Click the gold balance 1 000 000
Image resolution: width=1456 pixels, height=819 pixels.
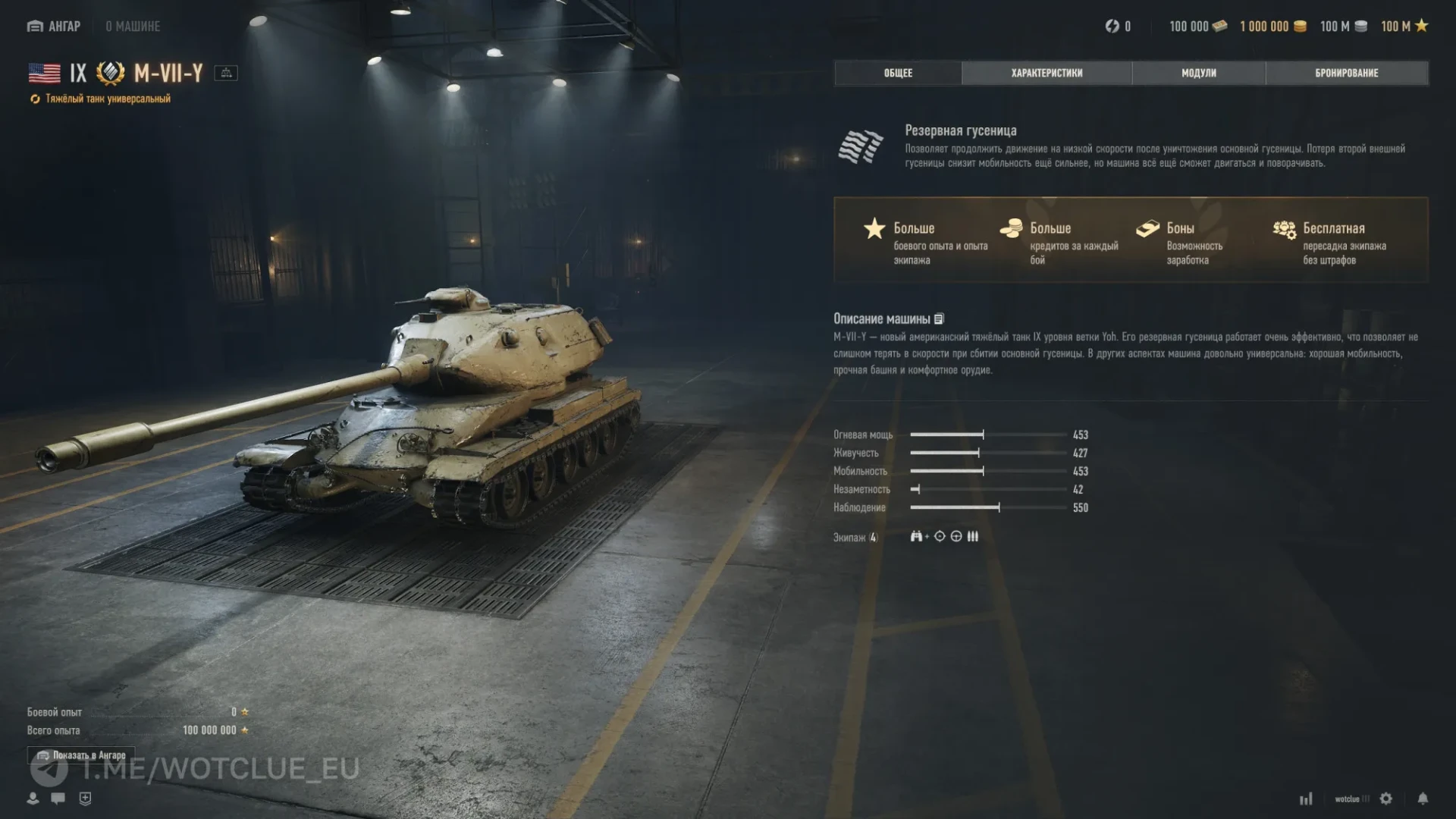(1272, 27)
